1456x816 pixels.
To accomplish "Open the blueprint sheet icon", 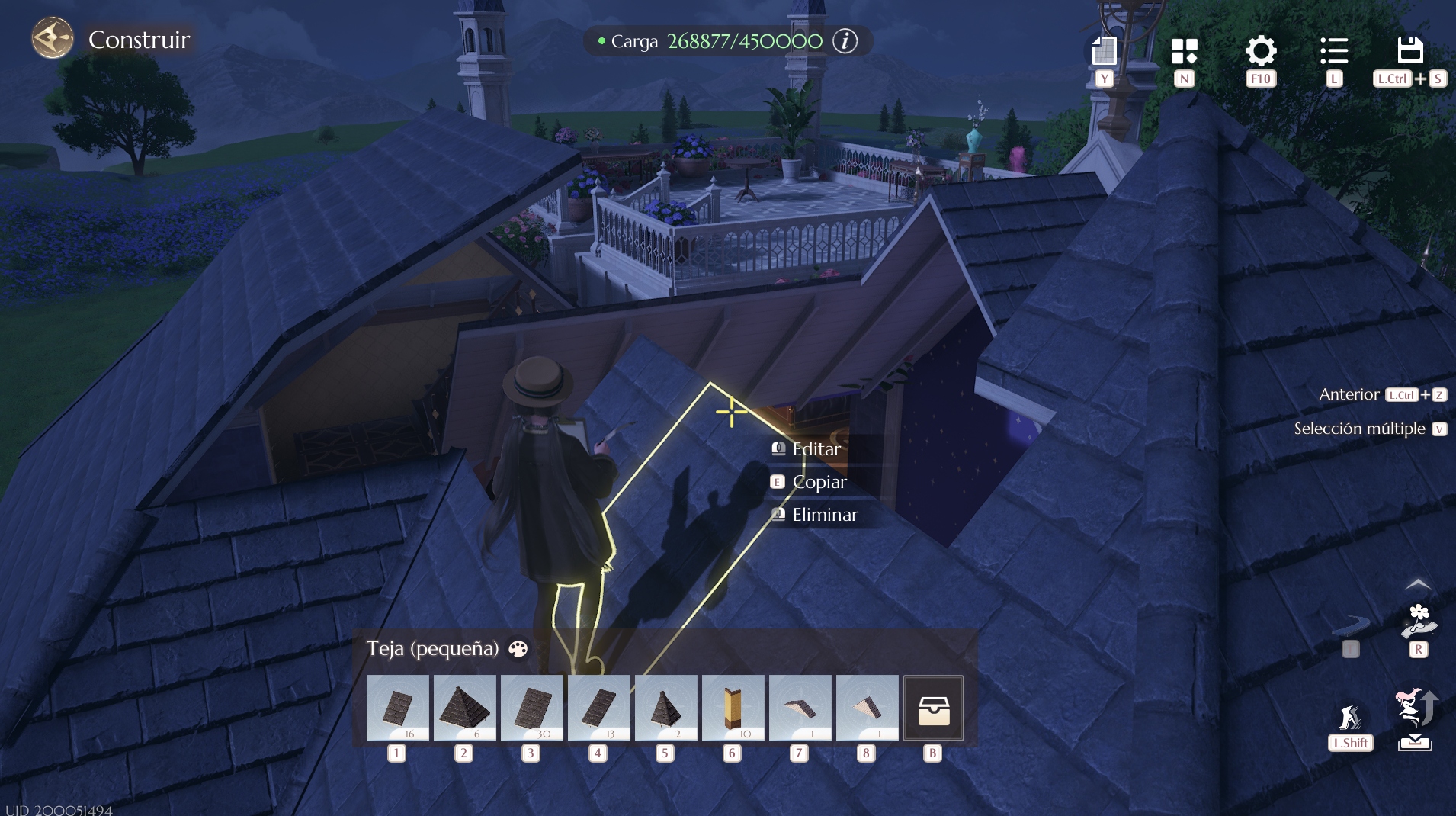I will (x=1104, y=51).
